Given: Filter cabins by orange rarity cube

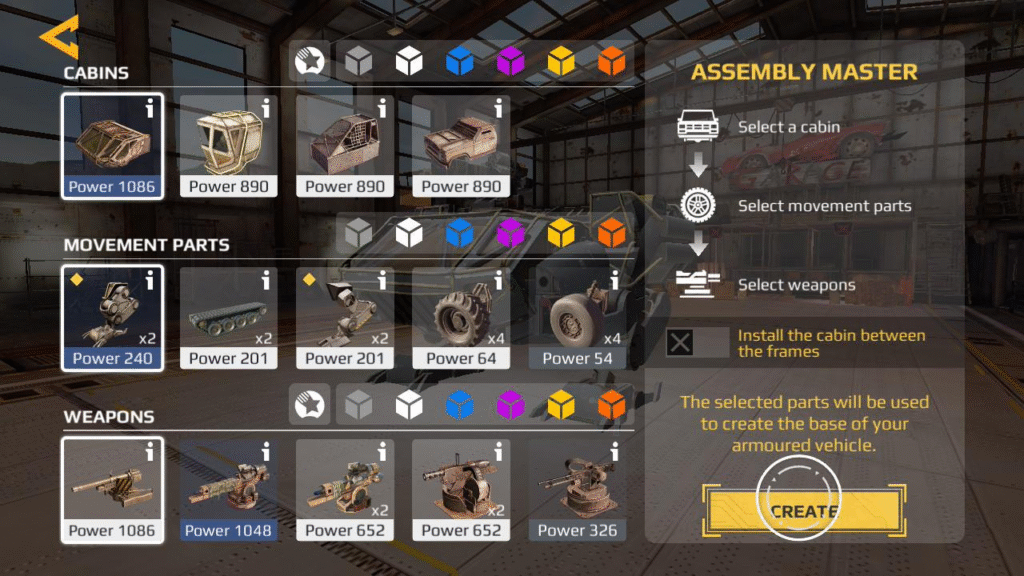Looking at the screenshot, I should 611,62.
